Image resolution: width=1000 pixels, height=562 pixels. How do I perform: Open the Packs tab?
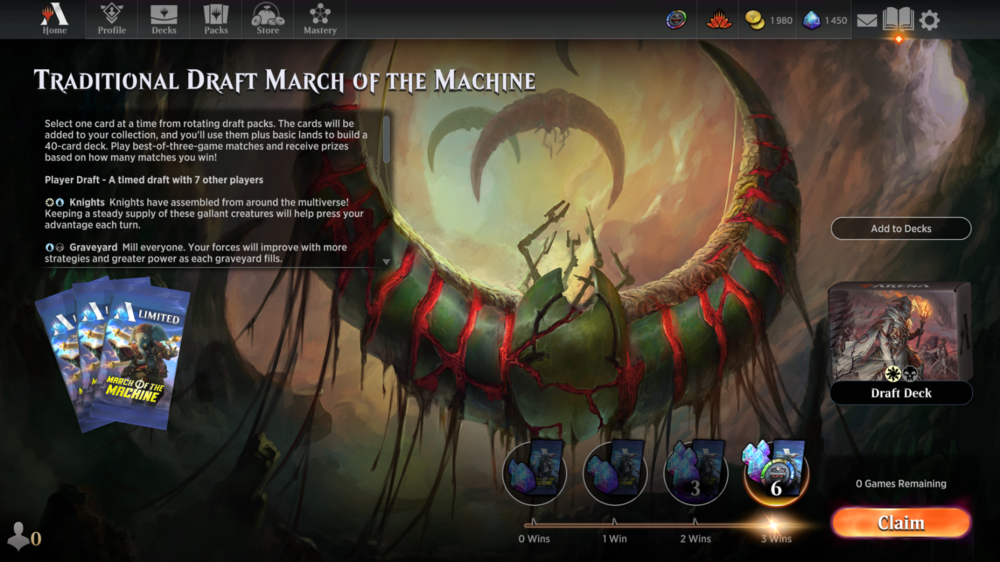coord(216,19)
